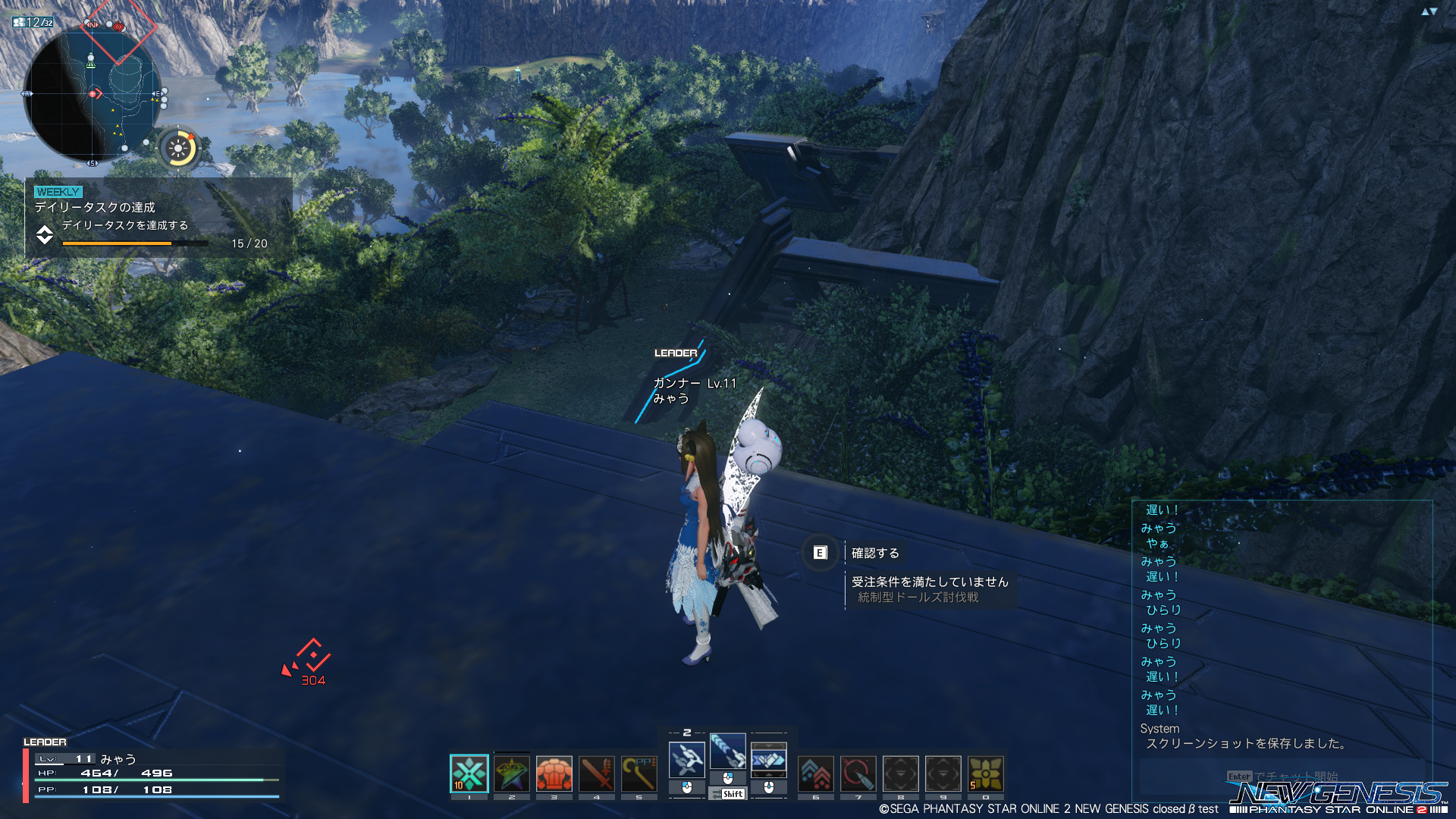Screen dimensions: 1456x819
Task: Activate the rainbow star skill icon
Action: click(x=512, y=773)
